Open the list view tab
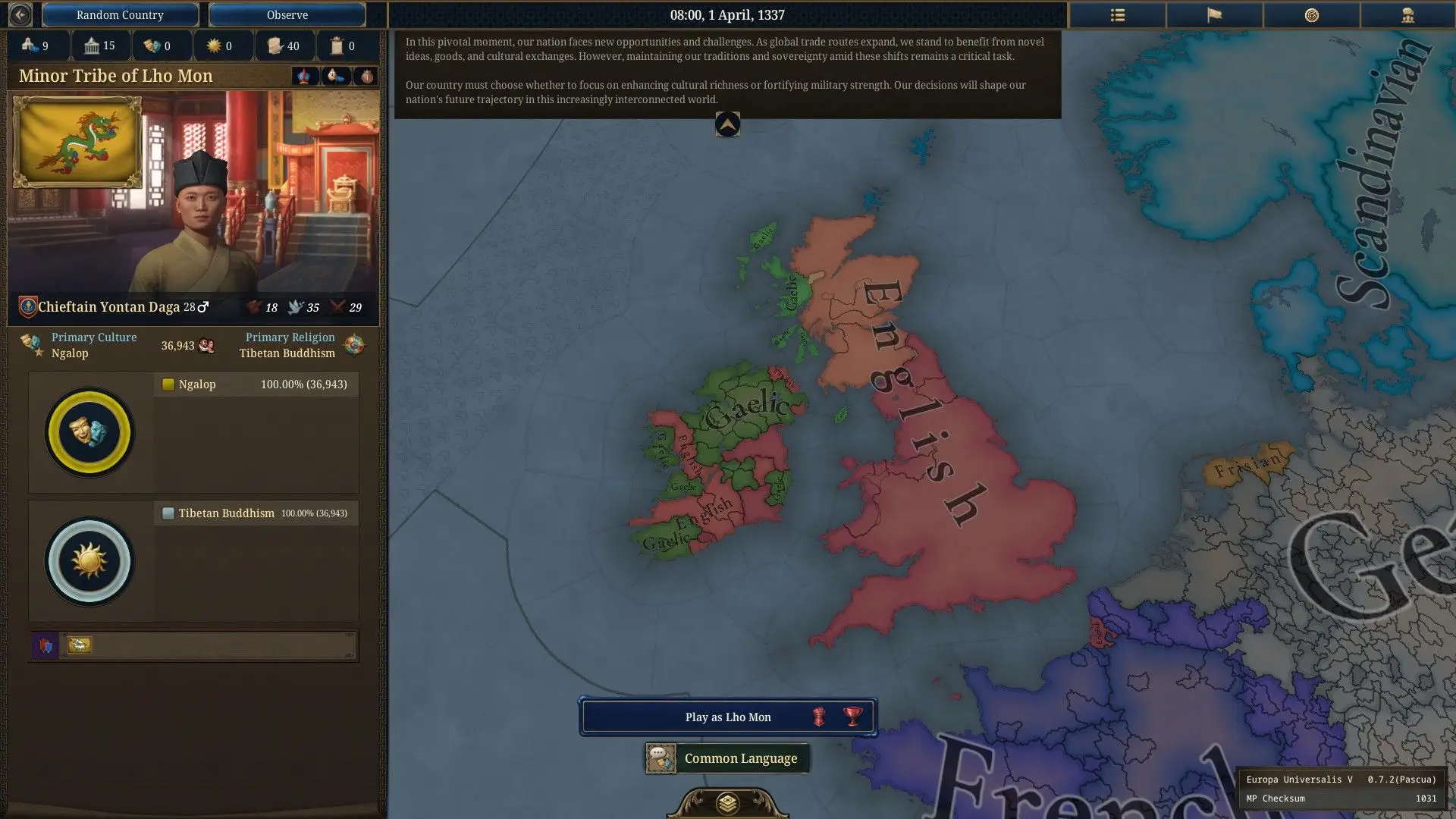The width and height of the screenshot is (1456, 819). click(x=1117, y=14)
